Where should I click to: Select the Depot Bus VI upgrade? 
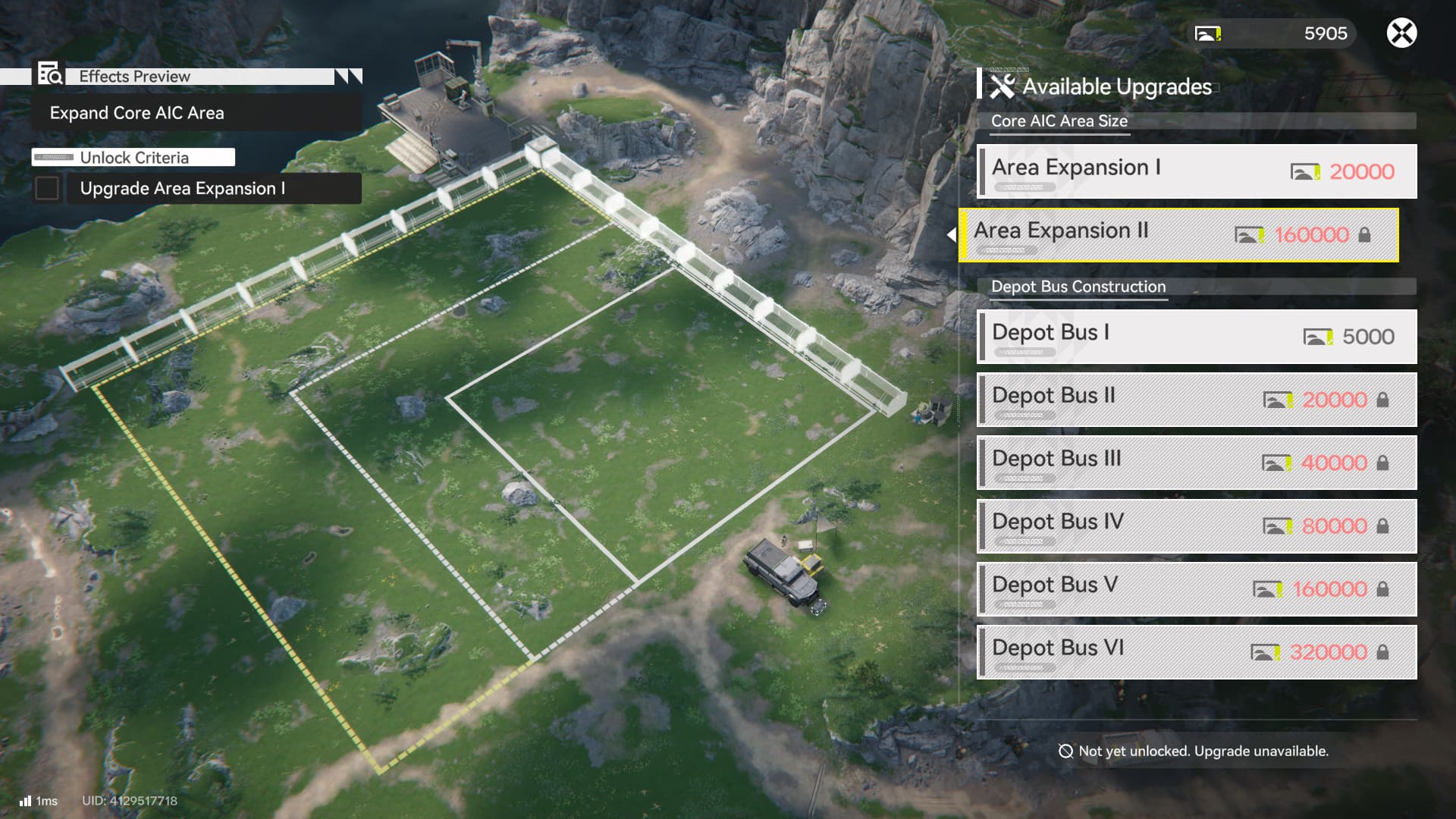(x=1197, y=651)
